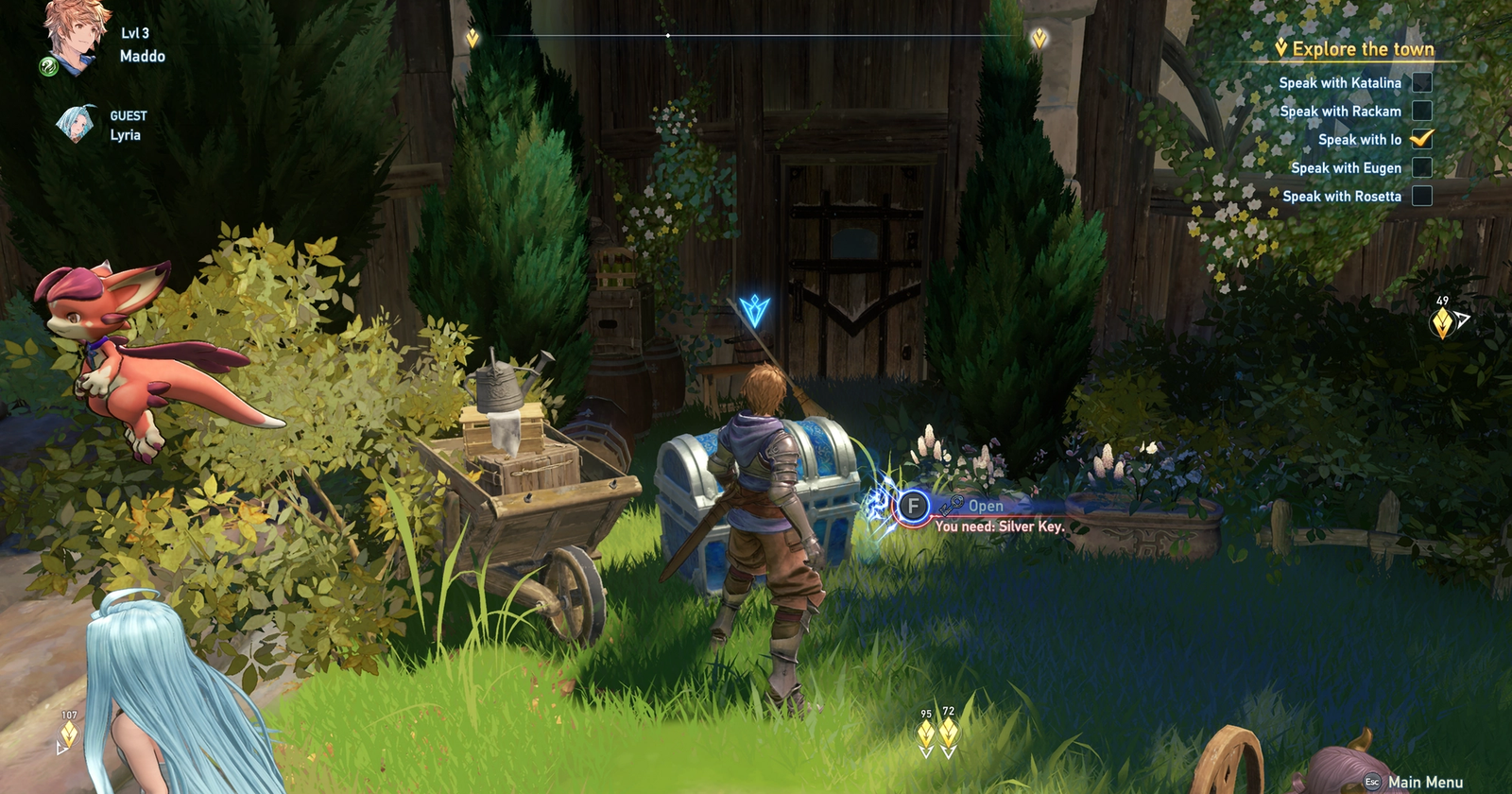
Task: Select the Speak with Rackam objective
Action: click(1340, 112)
